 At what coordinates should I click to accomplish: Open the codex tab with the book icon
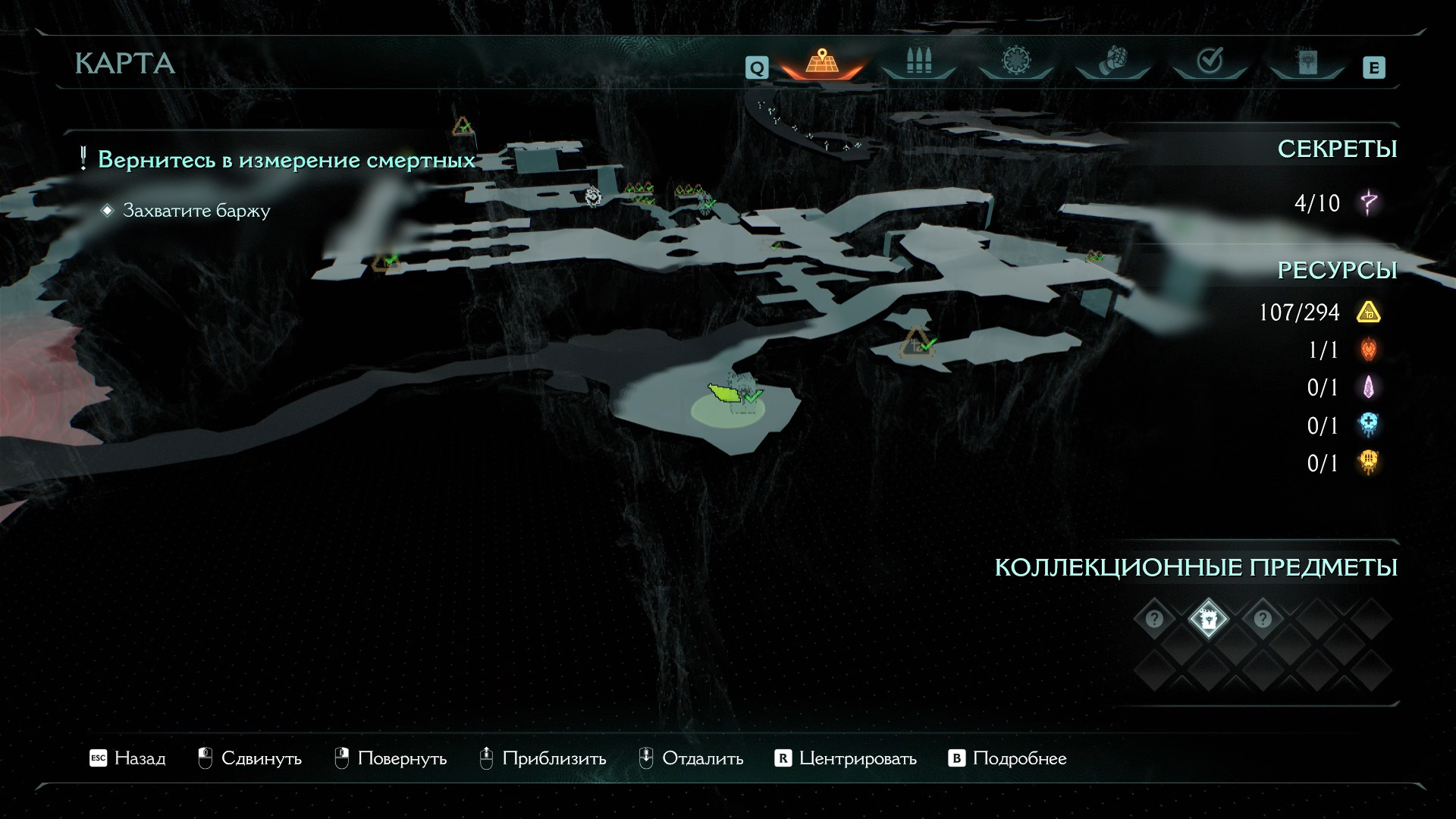point(1307,62)
